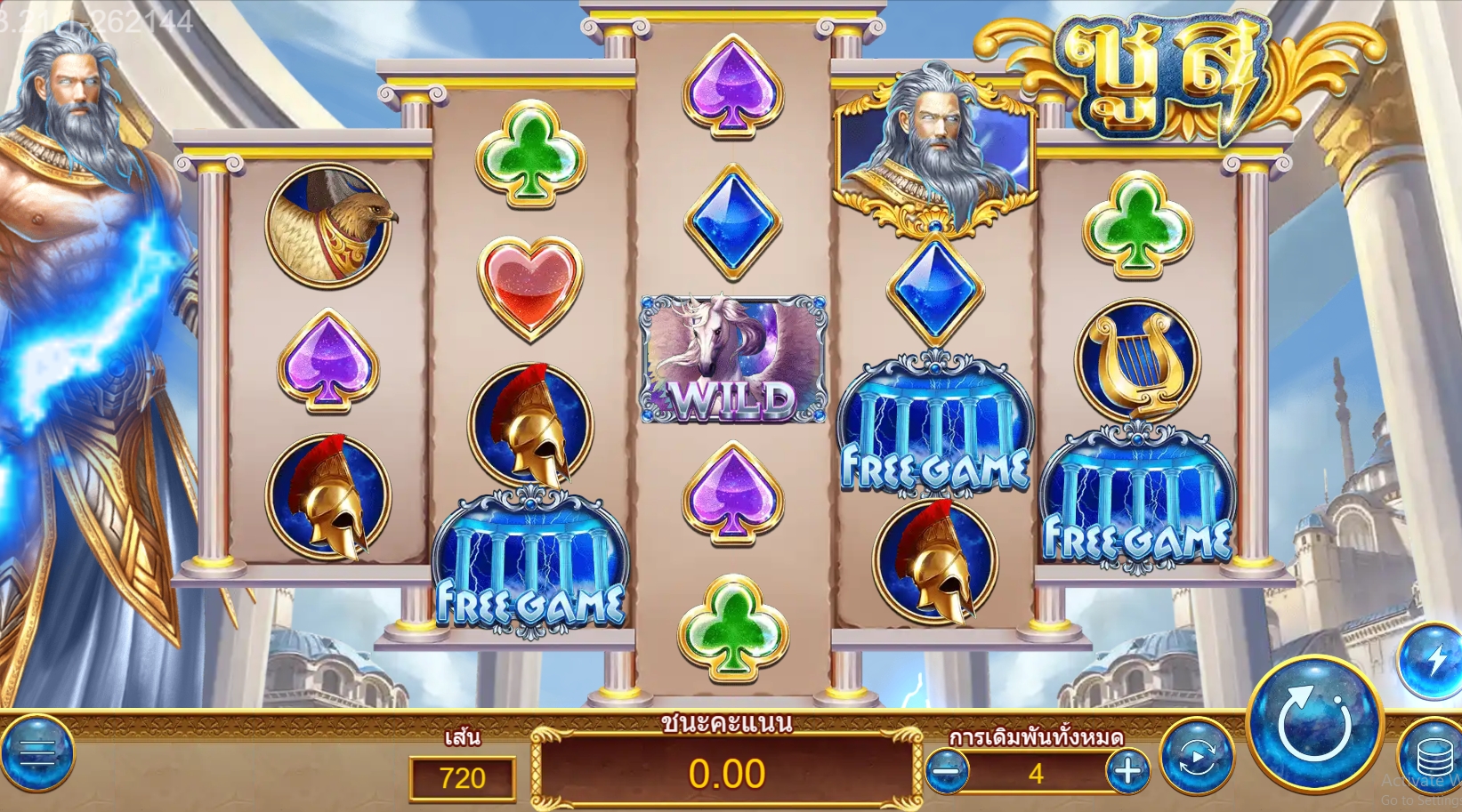Select the WILD unicorn symbol
The height and width of the screenshot is (812, 1462).
(732, 358)
